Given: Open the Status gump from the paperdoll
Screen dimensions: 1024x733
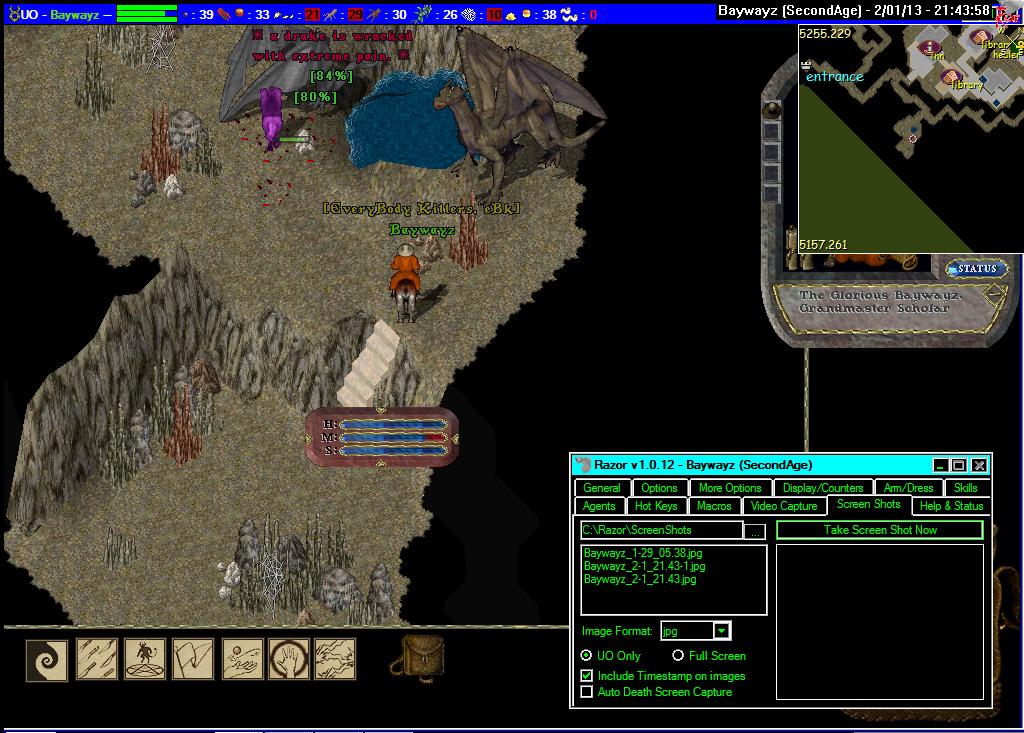Looking at the screenshot, I should [x=976, y=269].
